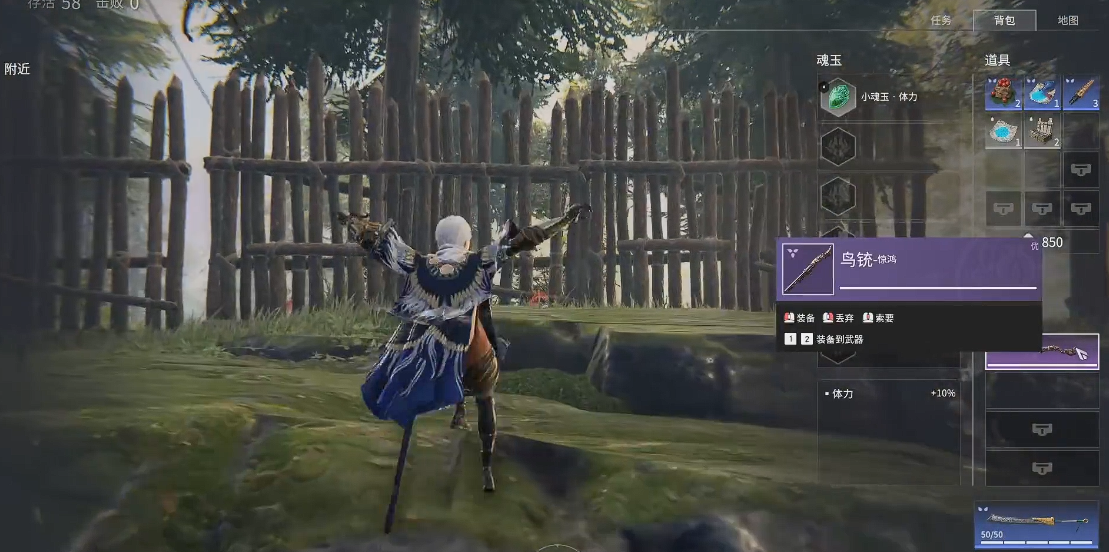
Task: Select the blue axe-shaped item slot
Action: coord(1042,92)
